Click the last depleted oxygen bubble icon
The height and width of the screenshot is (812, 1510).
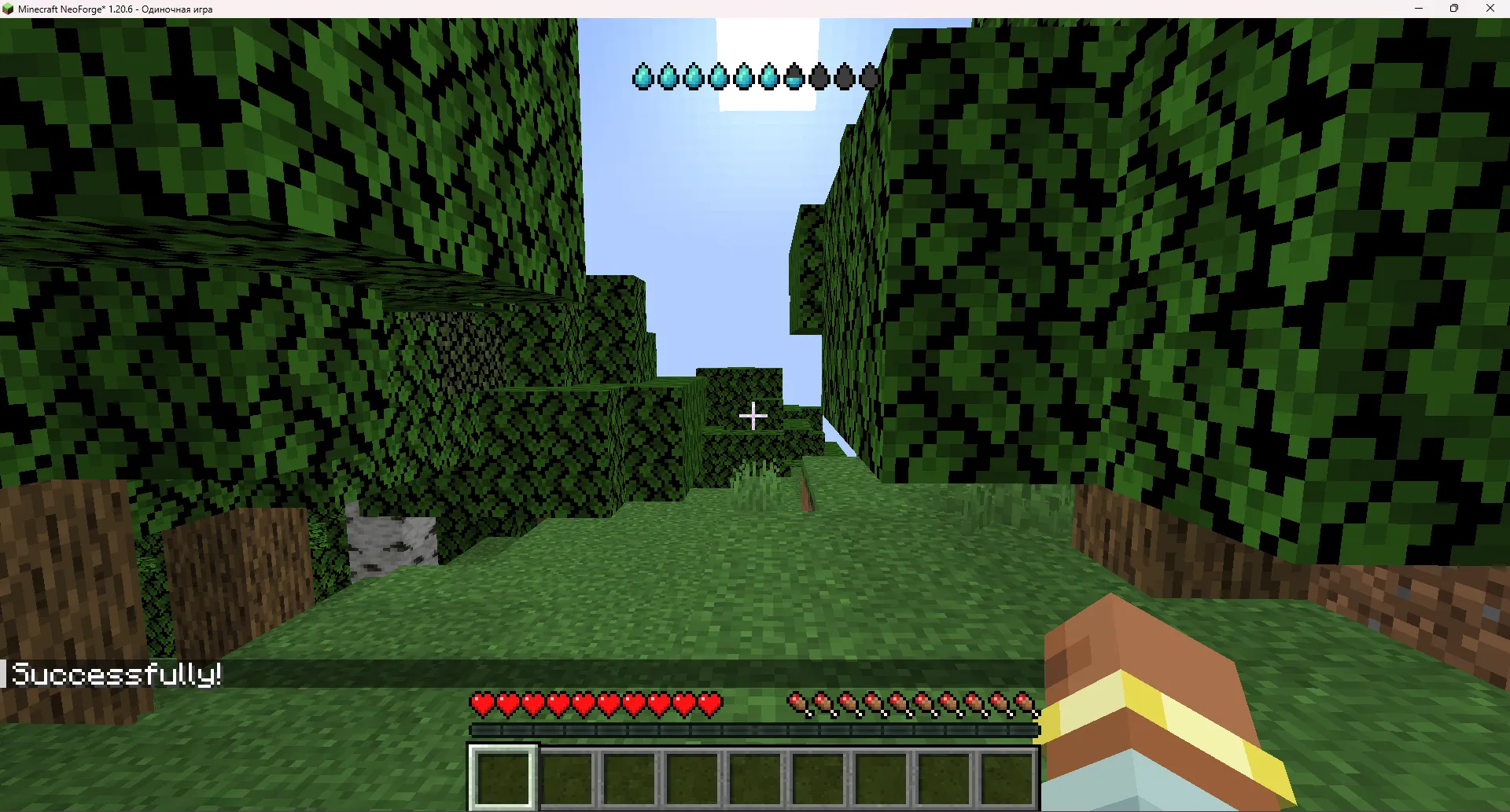coord(867,76)
